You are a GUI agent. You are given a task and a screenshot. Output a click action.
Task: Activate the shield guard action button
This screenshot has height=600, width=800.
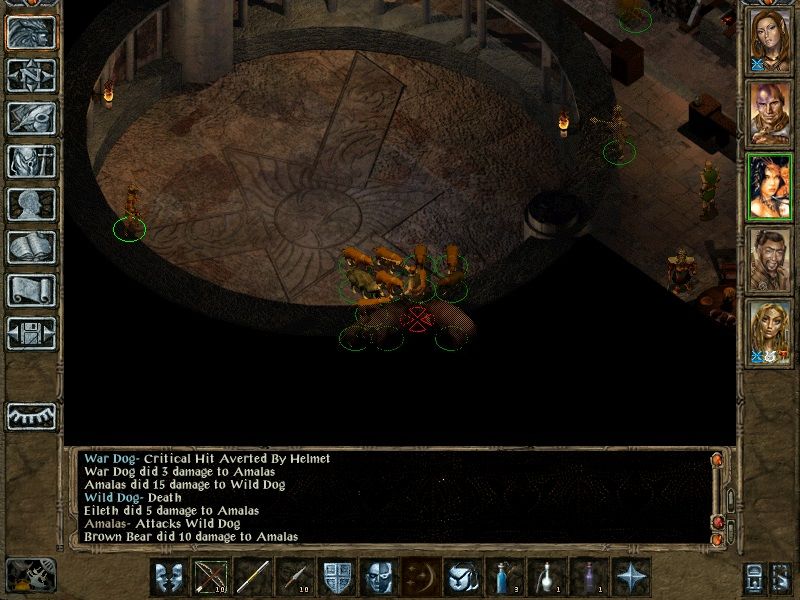click(x=336, y=578)
